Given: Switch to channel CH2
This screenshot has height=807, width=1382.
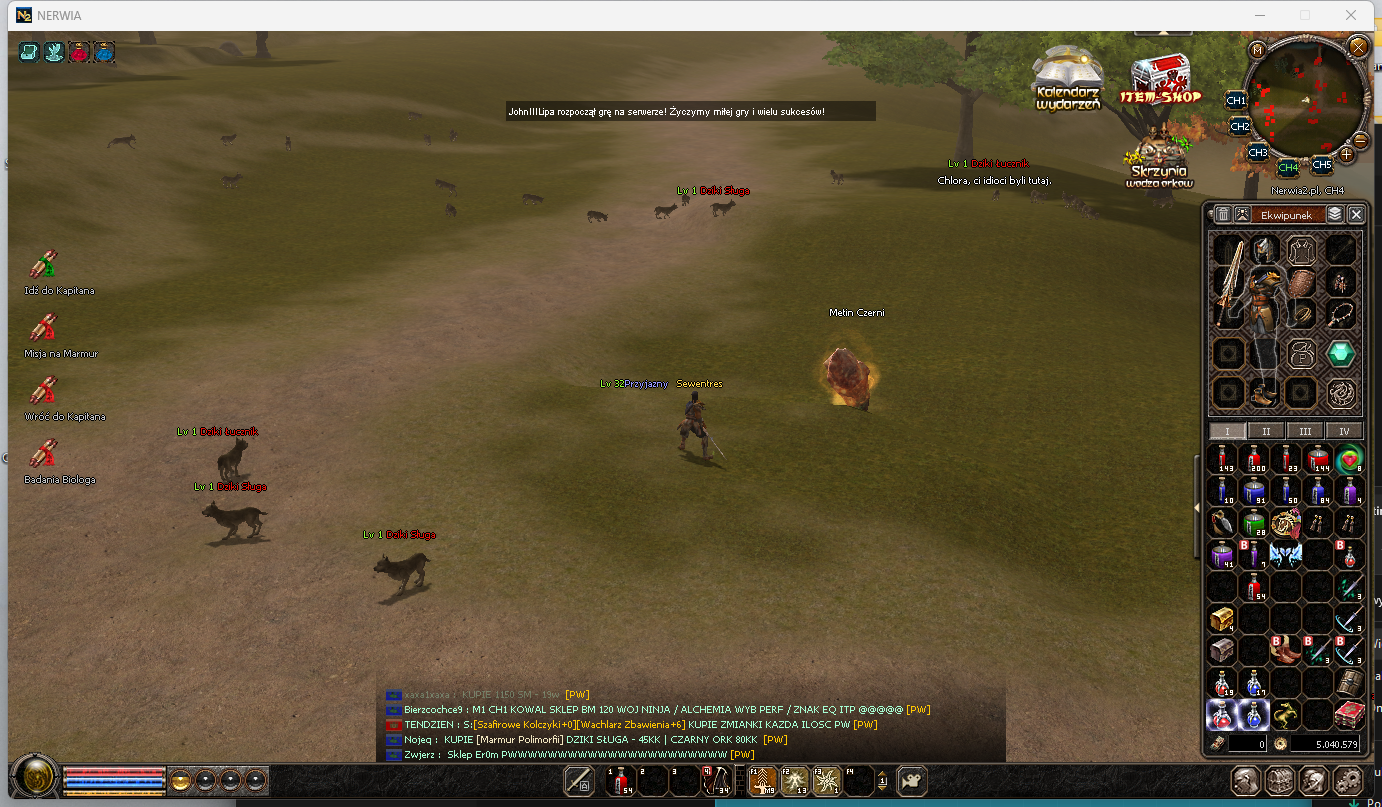Looking at the screenshot, I should 1240,127.
